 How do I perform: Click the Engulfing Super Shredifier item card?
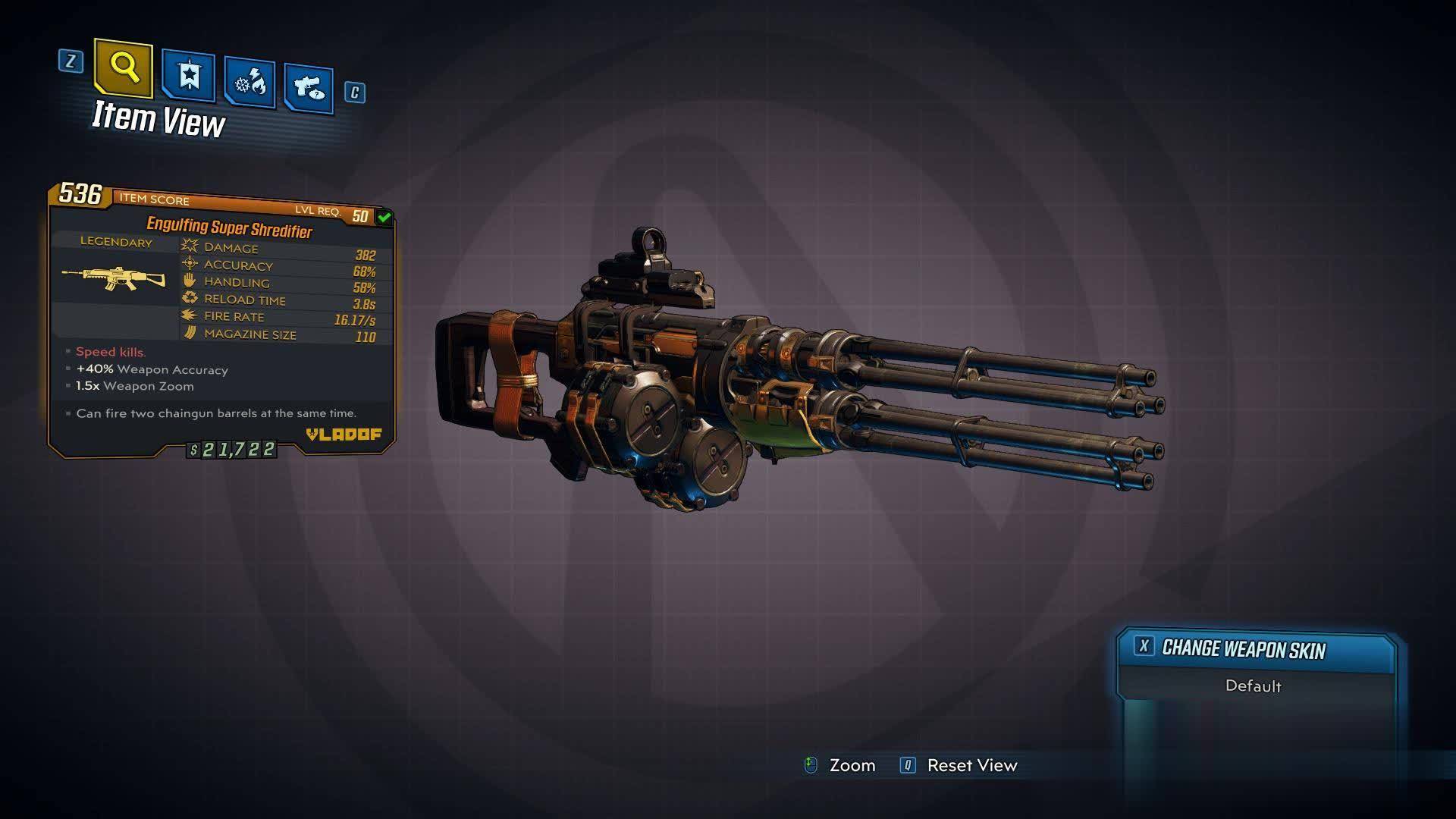click(221, 320)
